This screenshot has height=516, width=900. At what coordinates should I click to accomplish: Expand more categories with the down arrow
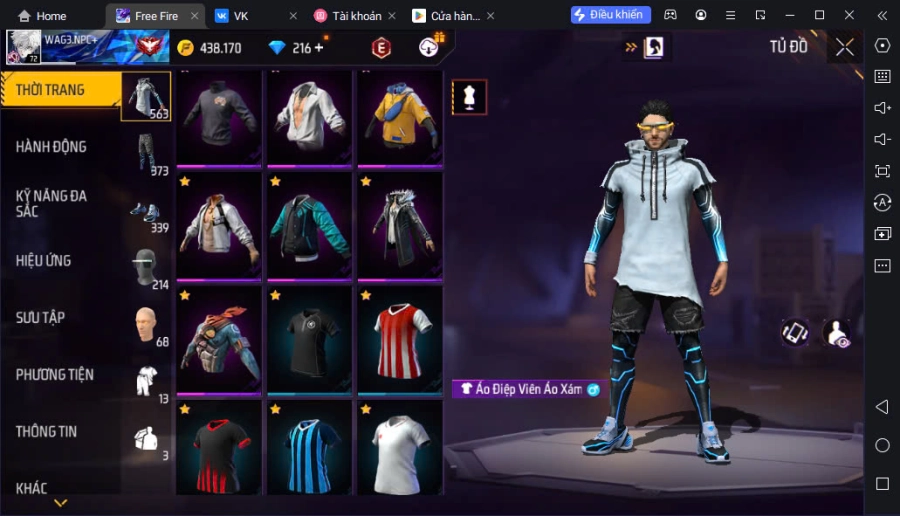(60, 502)
